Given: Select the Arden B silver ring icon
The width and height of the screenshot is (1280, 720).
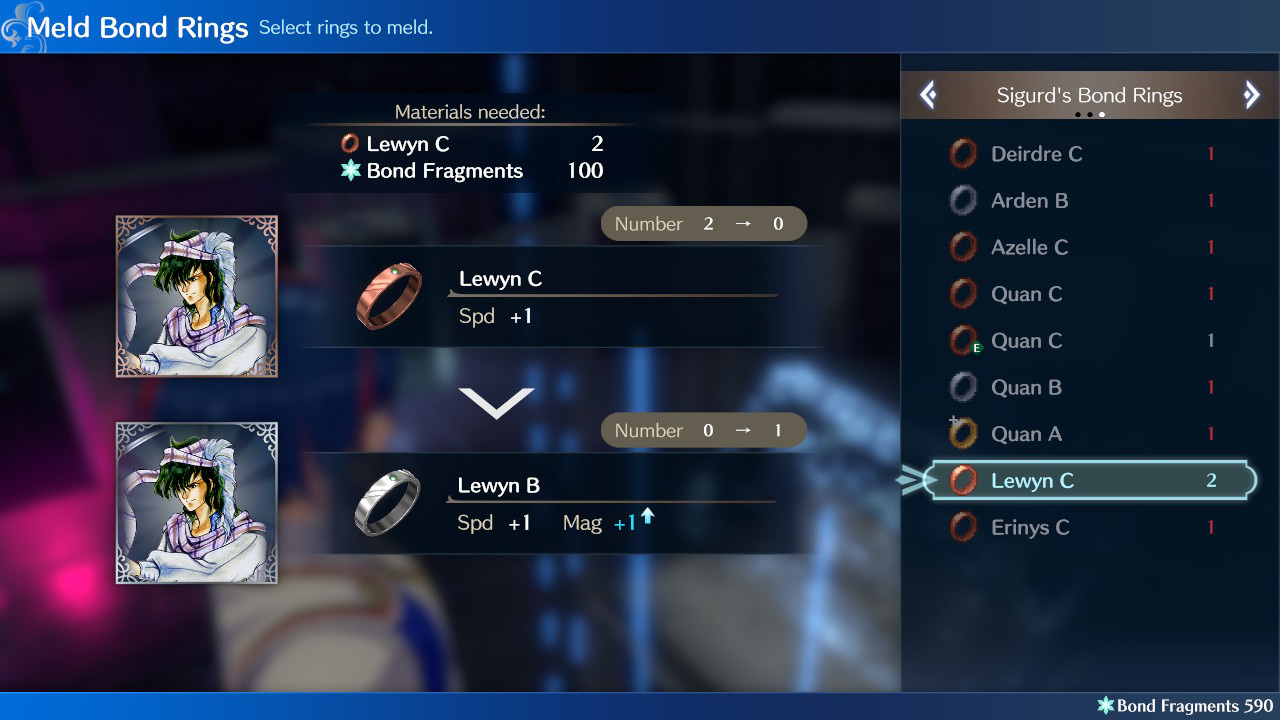Looking at the screenshot, I should pos(963,200).
